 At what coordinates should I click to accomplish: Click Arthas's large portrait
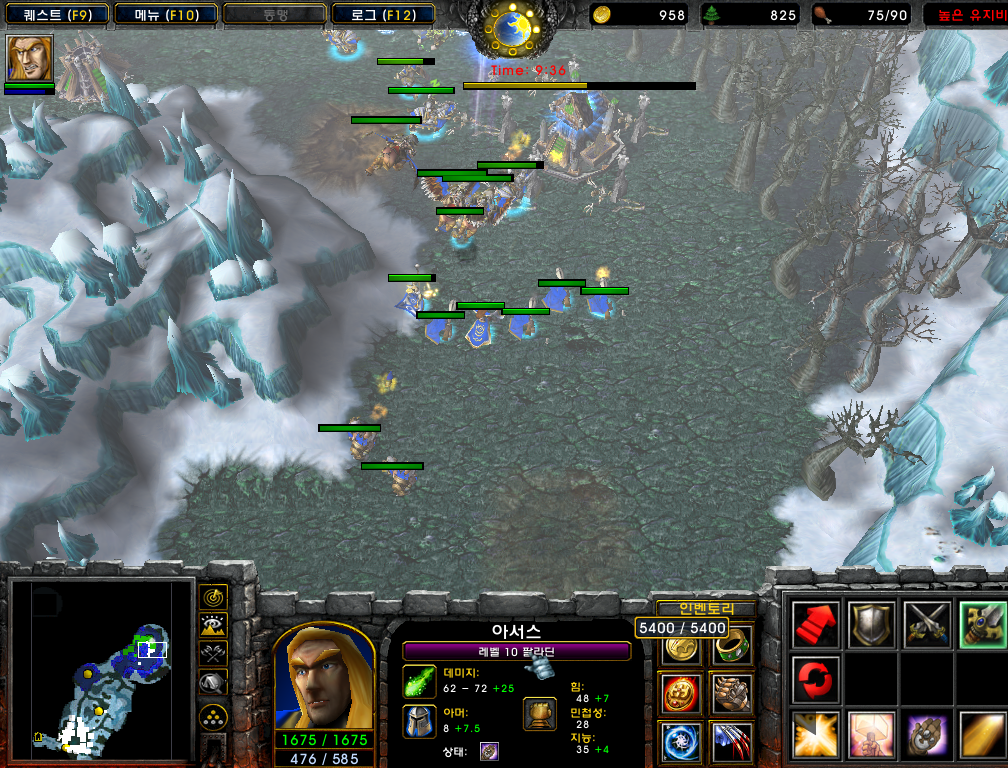pyautogui.click(x=323, y=679)
